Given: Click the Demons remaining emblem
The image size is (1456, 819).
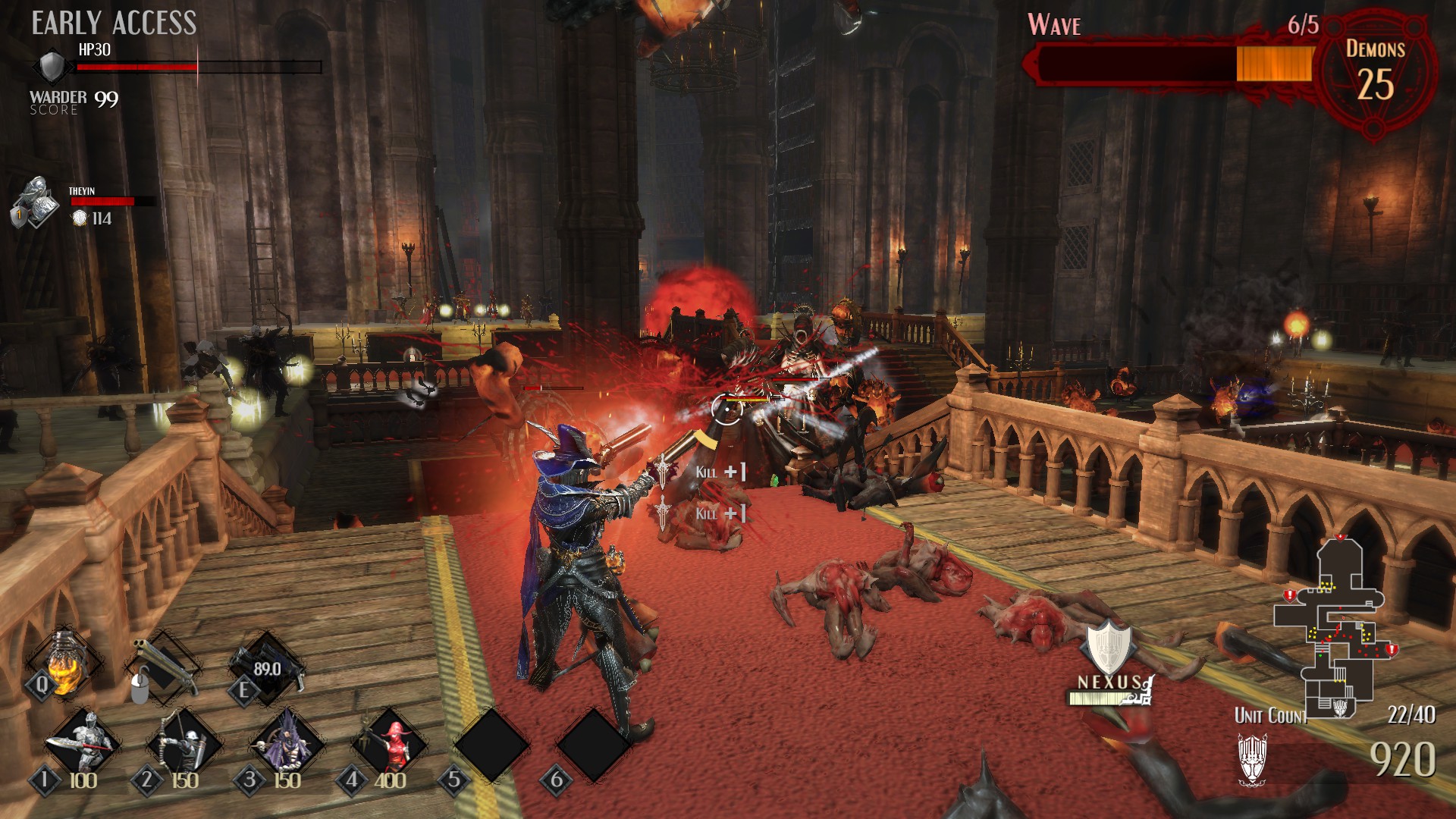Looking at the screenshot, I should tap(1376, 74).
